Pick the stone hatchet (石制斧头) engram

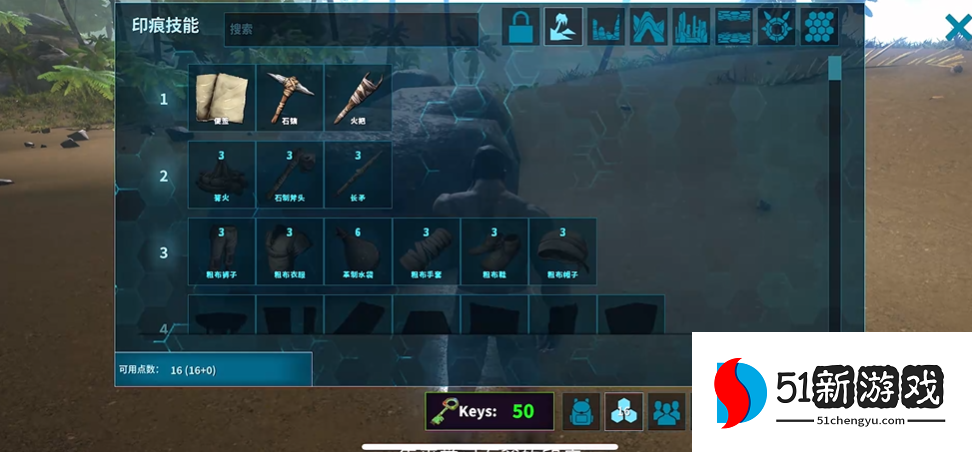click(x=290, y=174)
